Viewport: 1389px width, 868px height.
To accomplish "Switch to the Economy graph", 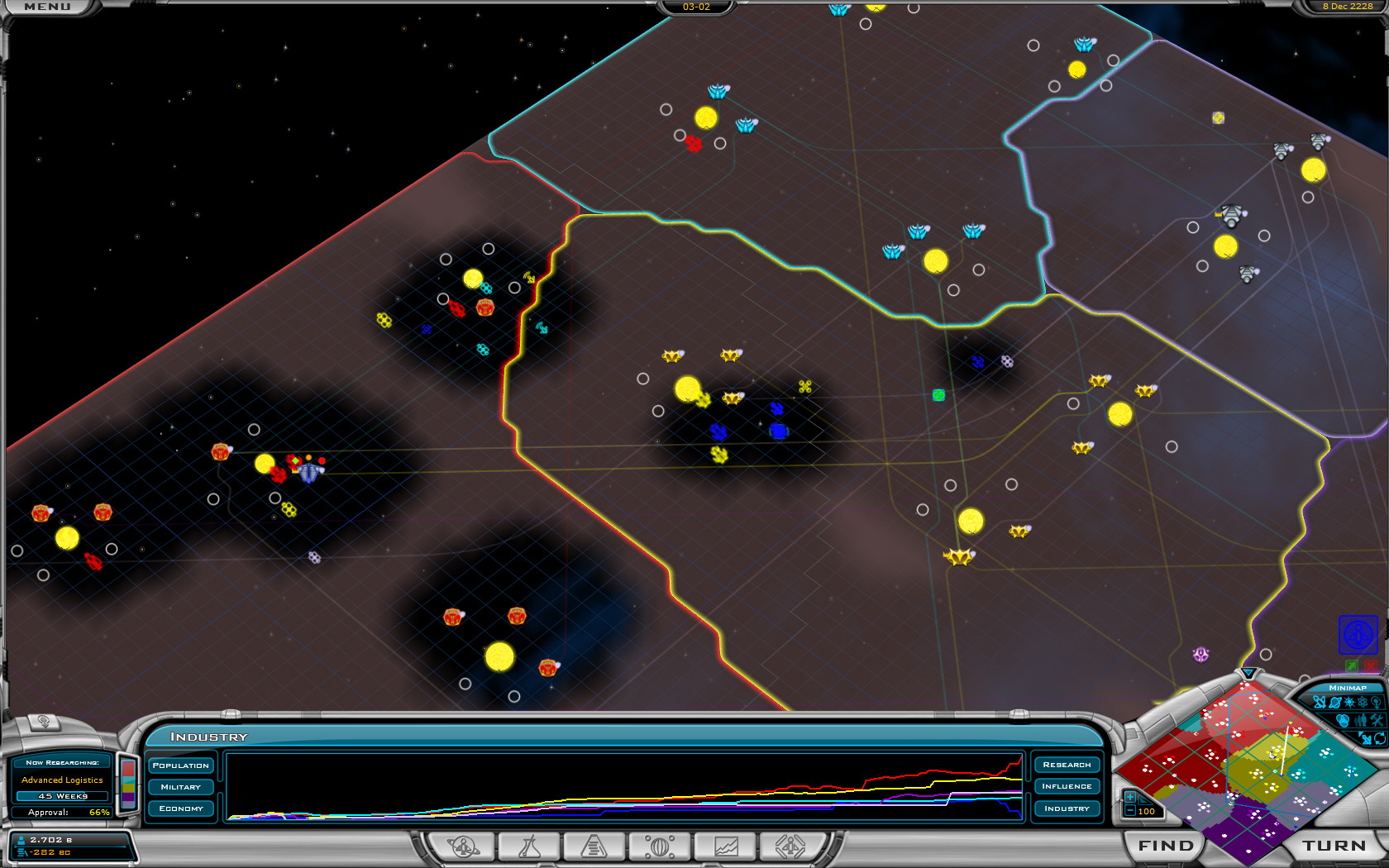I will (x=181, y=808).
